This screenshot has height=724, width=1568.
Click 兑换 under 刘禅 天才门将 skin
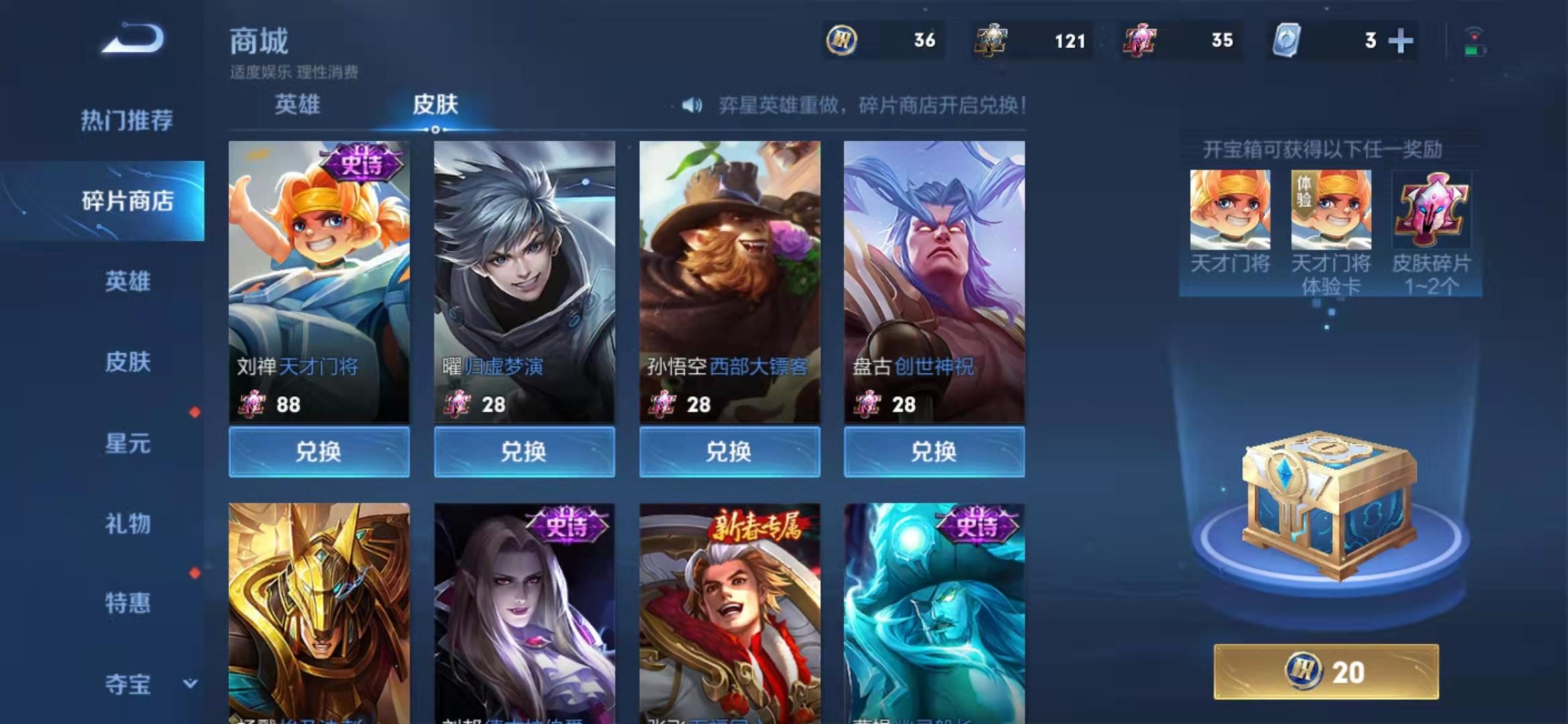coord(320,452)
